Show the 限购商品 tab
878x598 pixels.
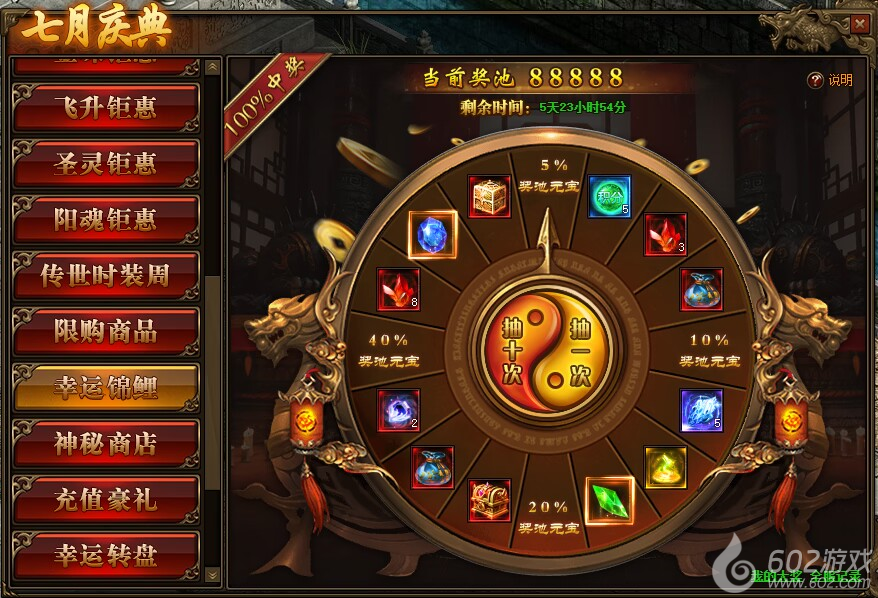(x=105, y=330)
